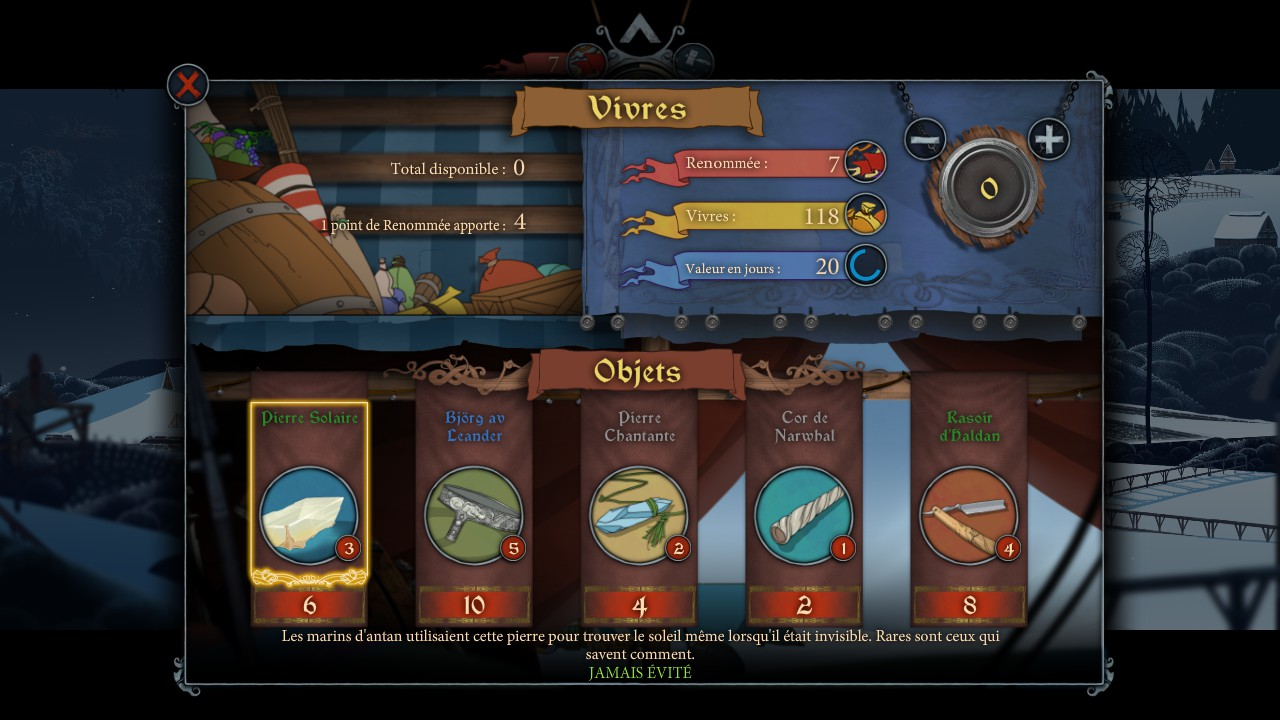
Task: Choose the Rasoir d'Haldan item
Action: 969,515
